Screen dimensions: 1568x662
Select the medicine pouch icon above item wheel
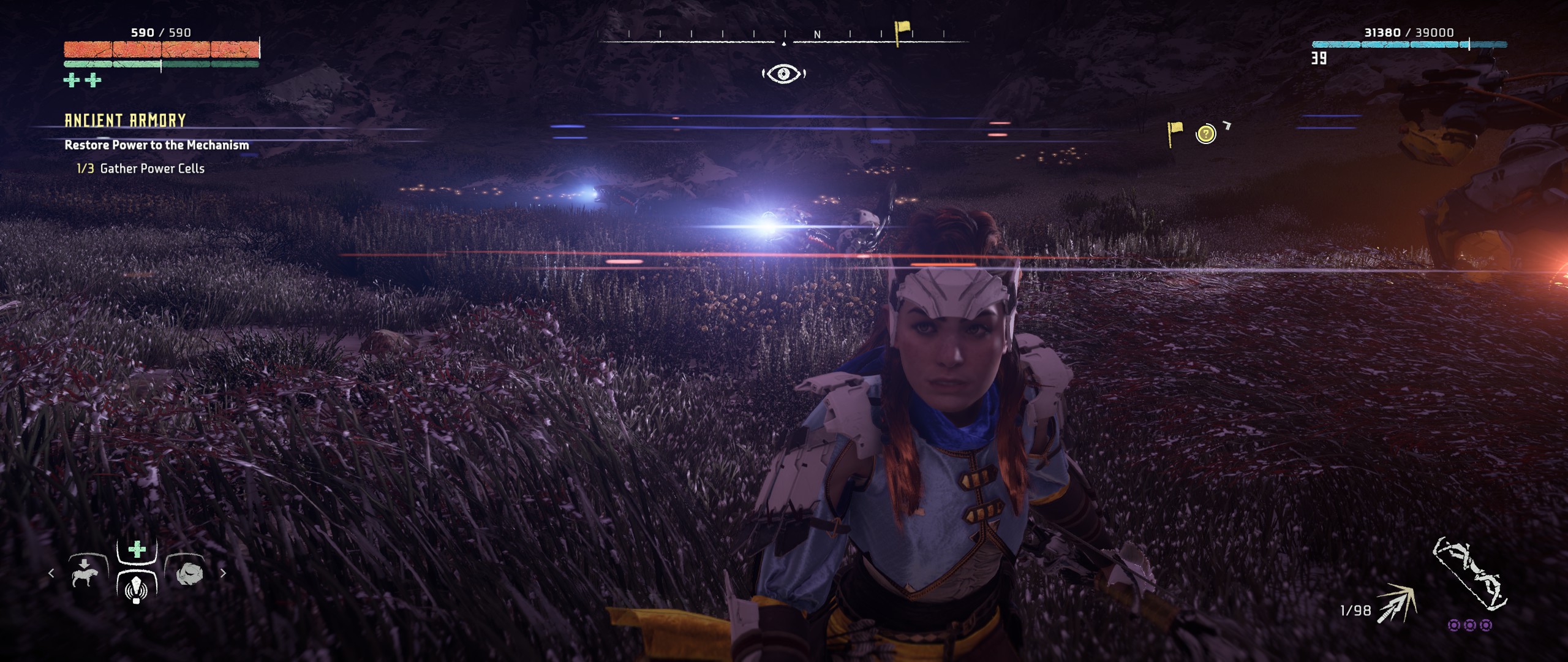tap(136, 550)
